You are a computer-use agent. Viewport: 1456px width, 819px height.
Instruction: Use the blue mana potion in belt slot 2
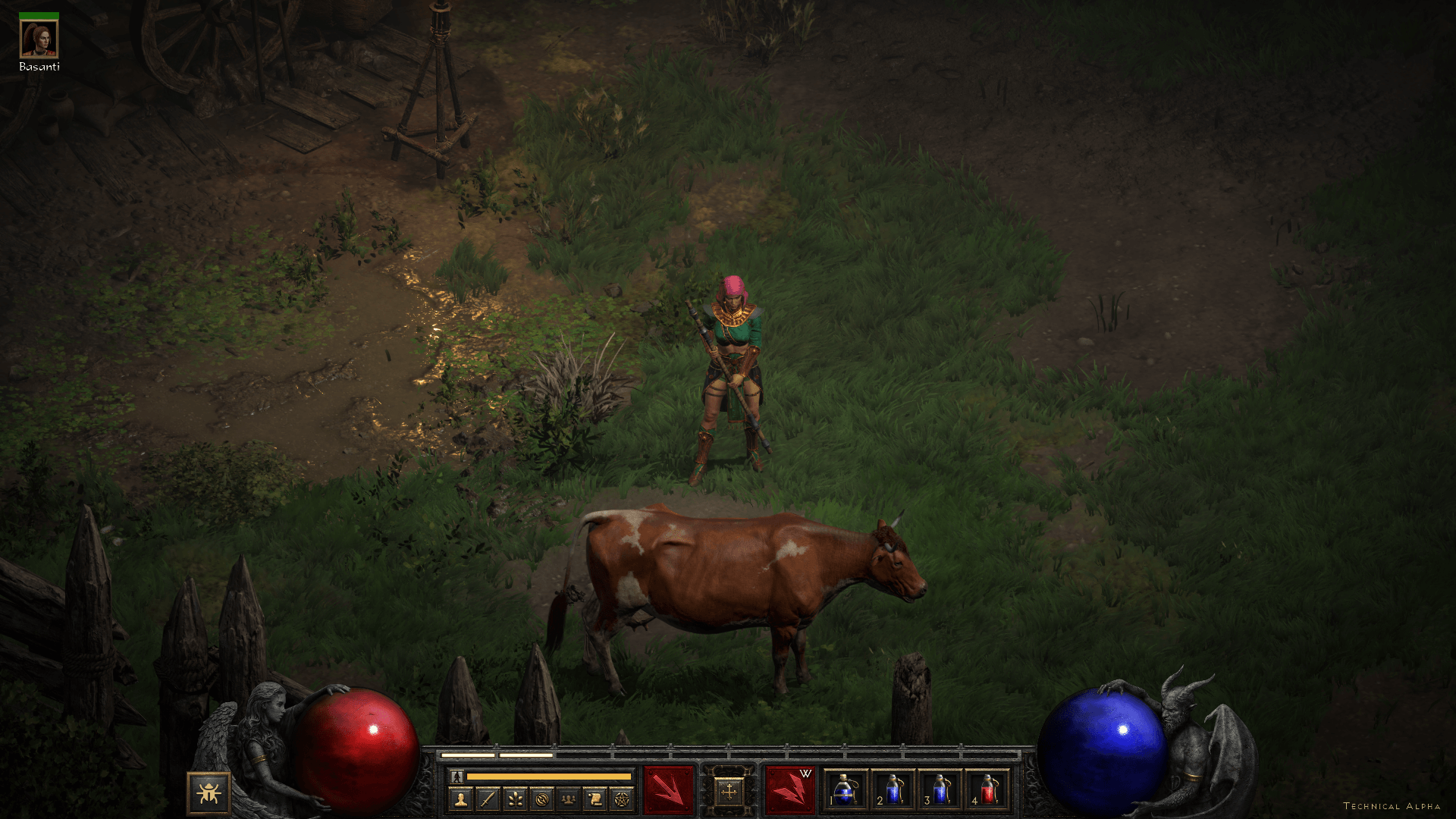tap(893, 790)
